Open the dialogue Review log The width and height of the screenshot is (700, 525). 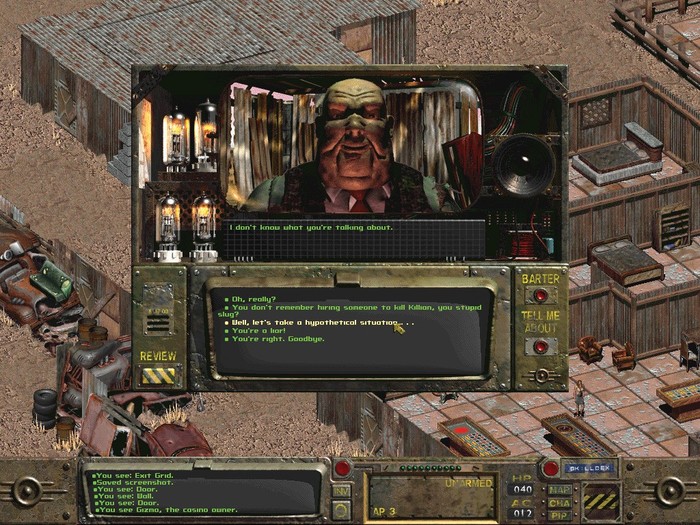click(x=158, y=375)
